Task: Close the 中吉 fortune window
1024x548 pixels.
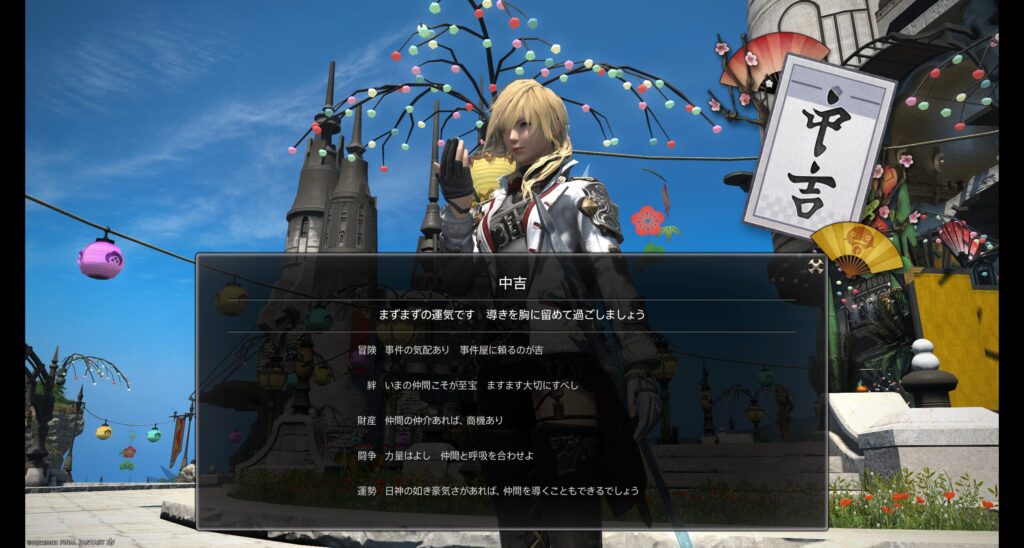Action: (816, 266)
